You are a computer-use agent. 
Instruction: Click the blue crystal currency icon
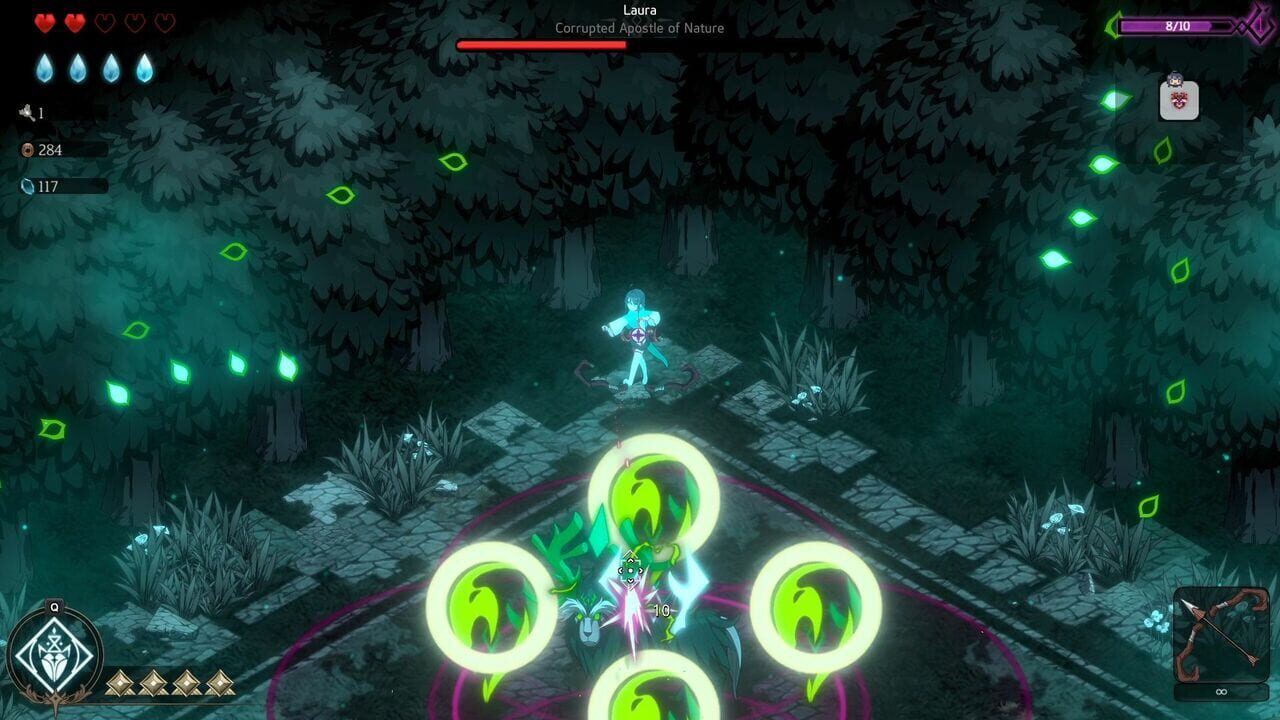[x=29, y=186]
